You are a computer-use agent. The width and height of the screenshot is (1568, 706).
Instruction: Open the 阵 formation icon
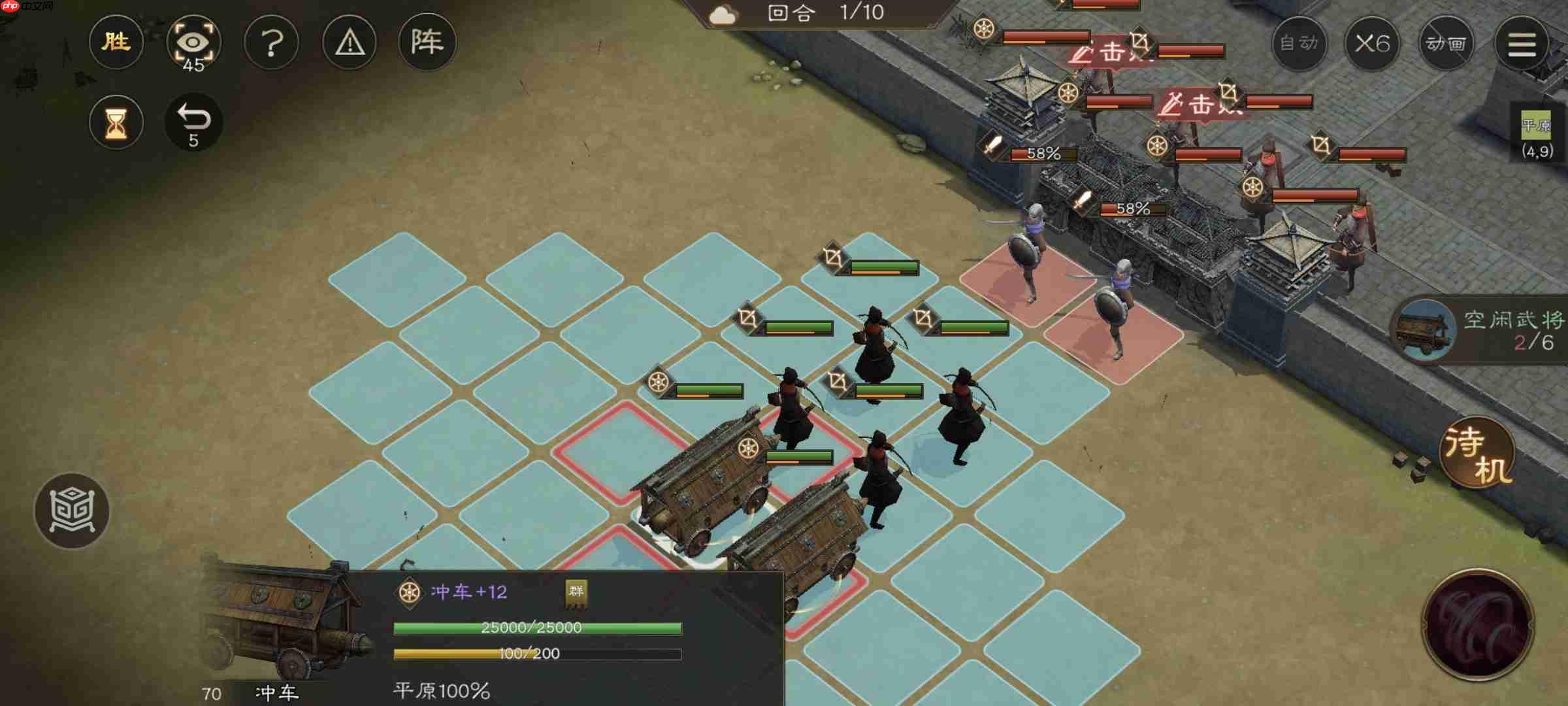point(427,41)
